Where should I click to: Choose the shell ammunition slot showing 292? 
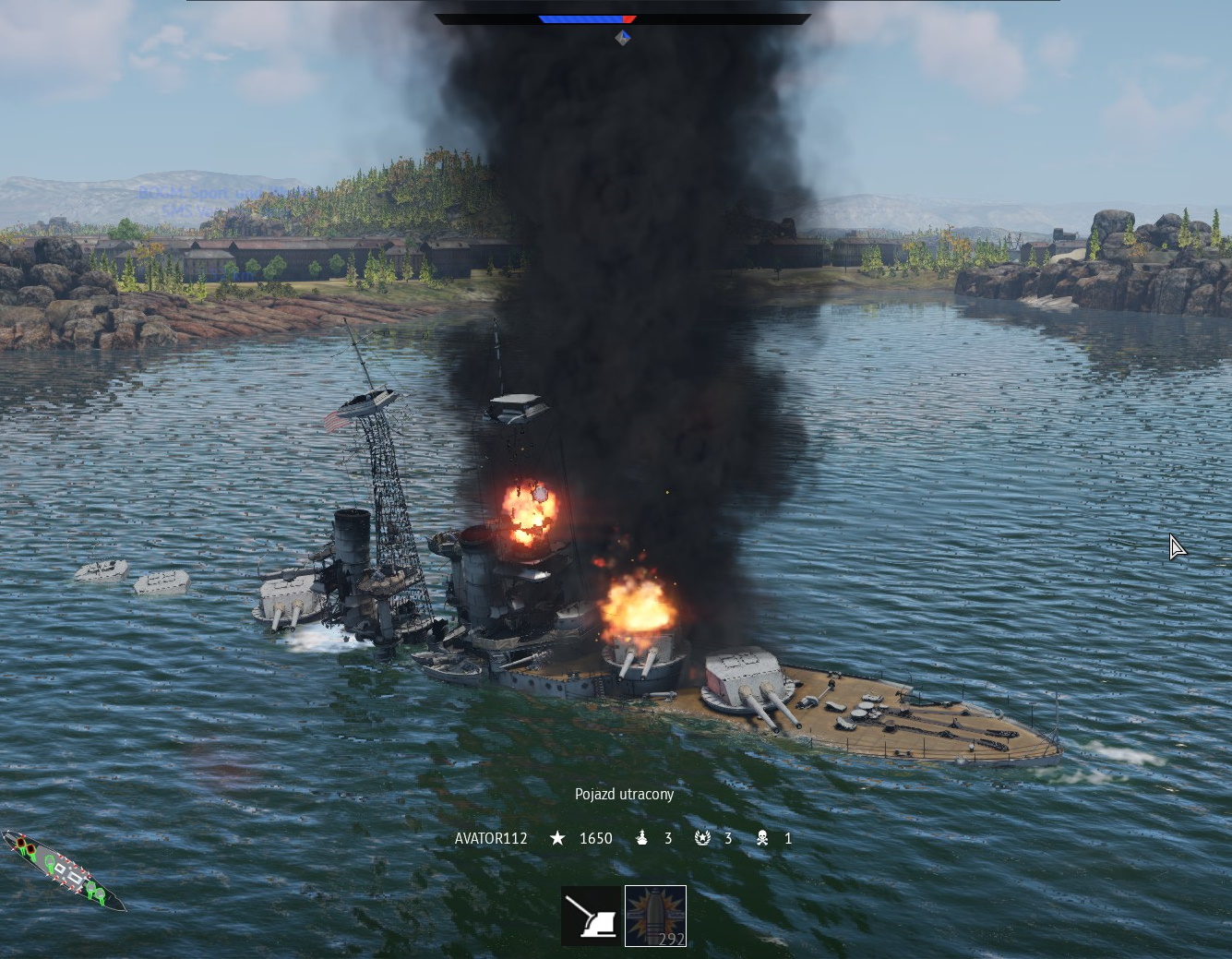pos(655,916)
